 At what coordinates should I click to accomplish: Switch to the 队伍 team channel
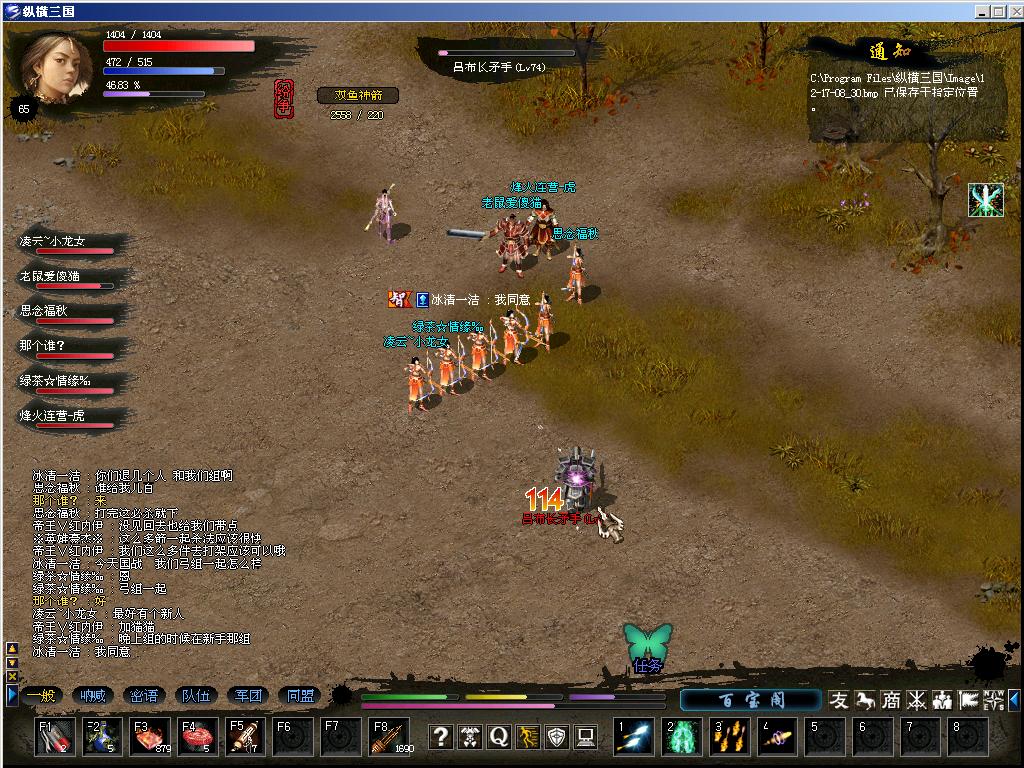(x=197, y=696)
